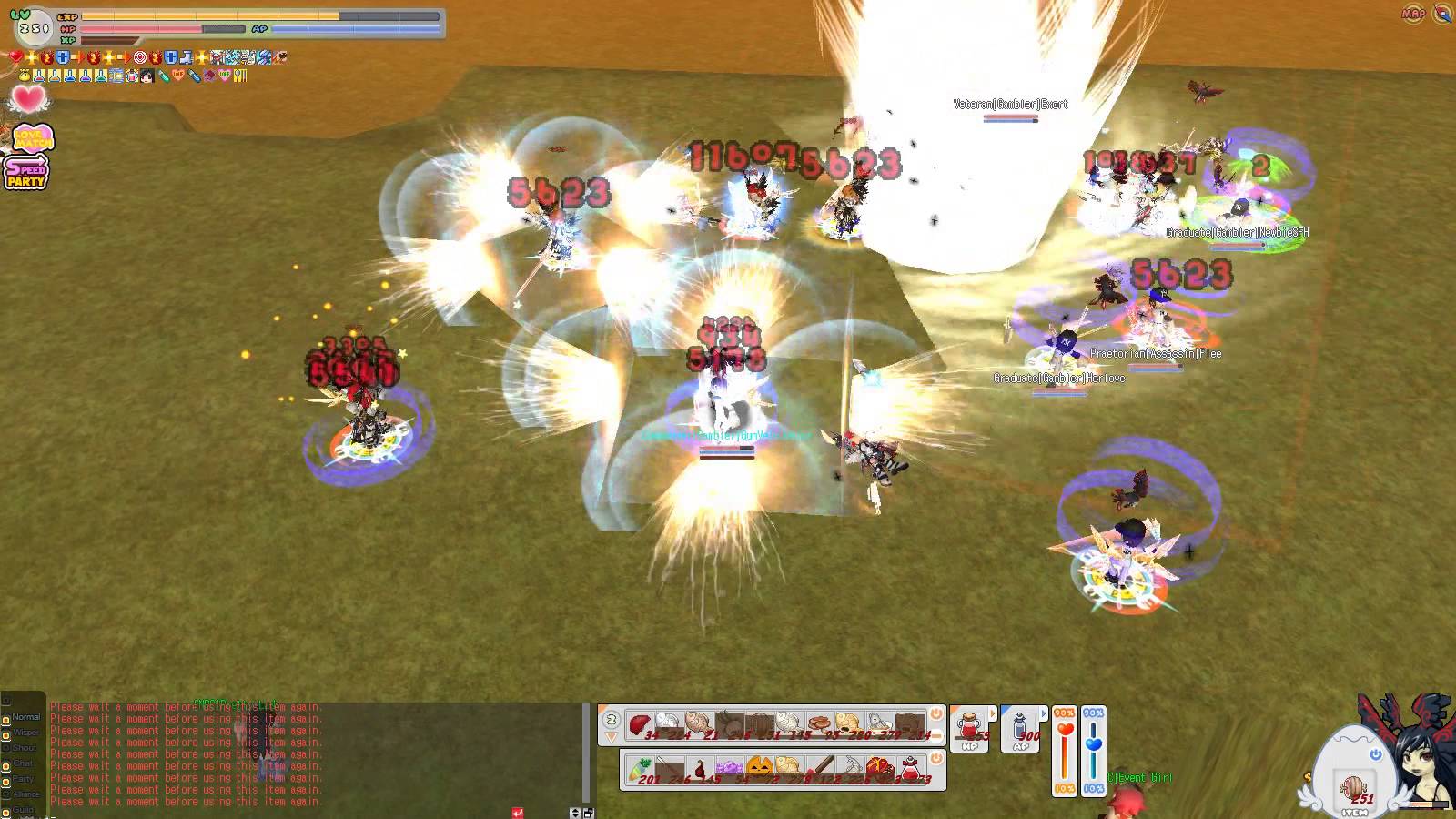Open the MAP button
Screen dimensions: 1456x819
[x=1413, y=14]
